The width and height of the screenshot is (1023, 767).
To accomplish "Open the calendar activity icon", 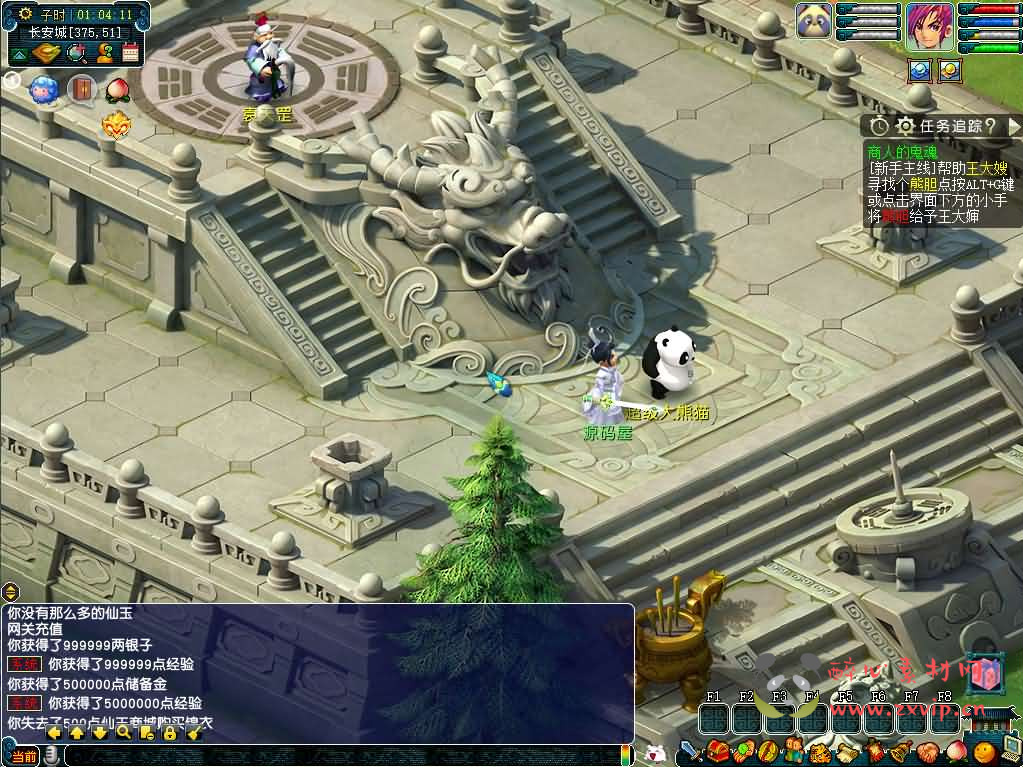I will [130, 53].
